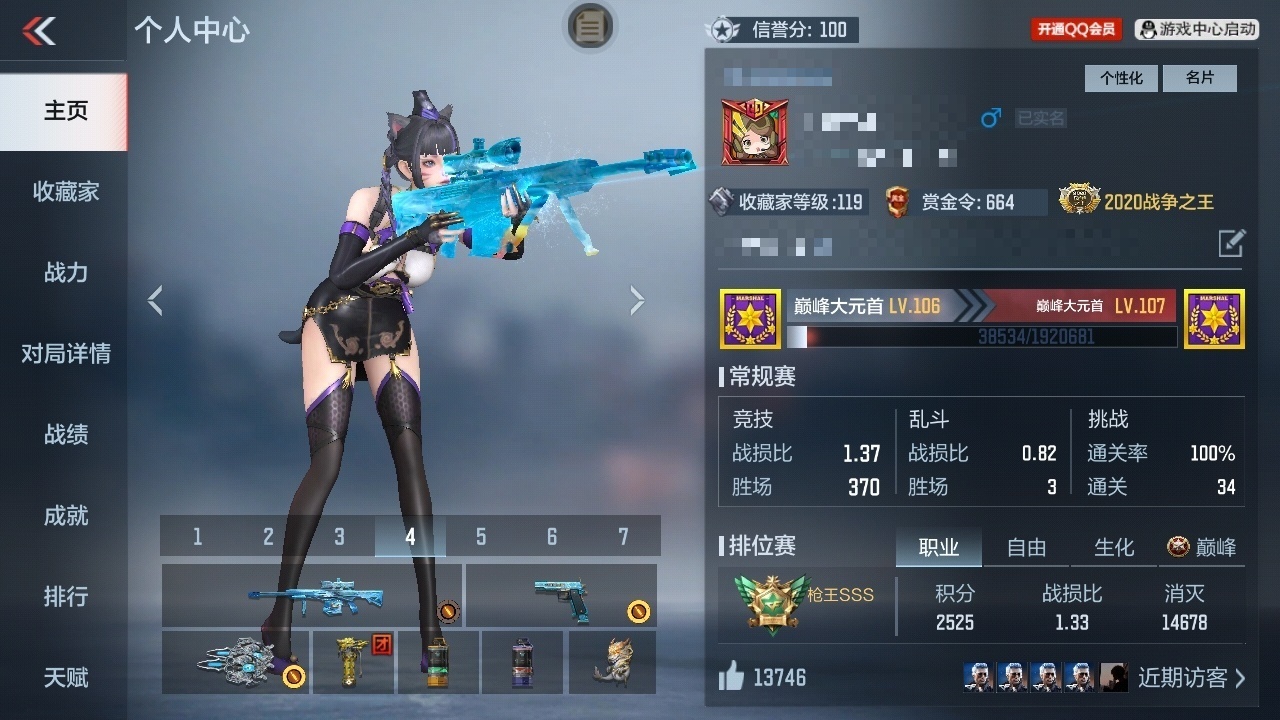Open the scroll document icon above the character

click(x=590, y=27)
